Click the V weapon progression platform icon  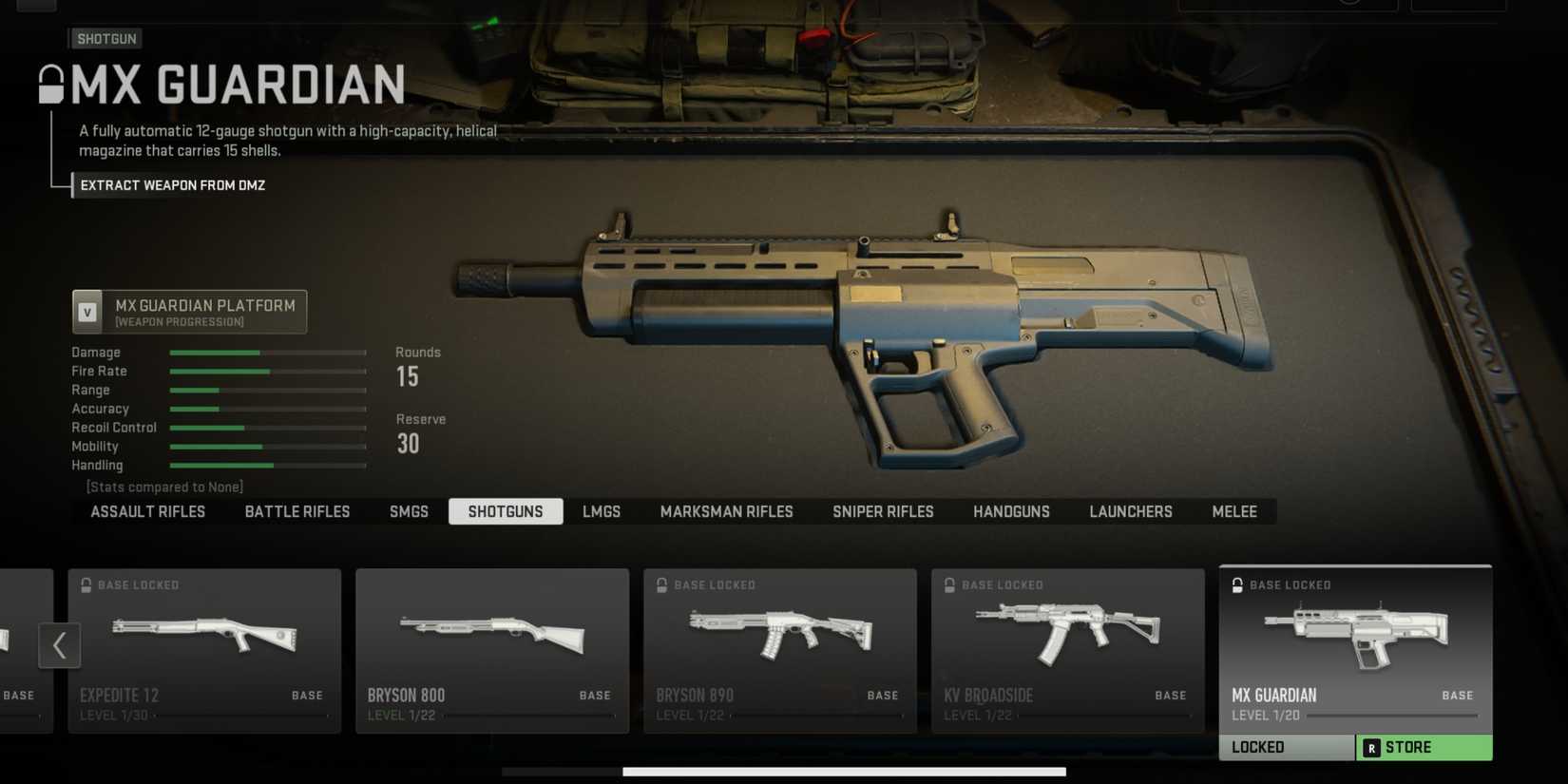point(88,311)
